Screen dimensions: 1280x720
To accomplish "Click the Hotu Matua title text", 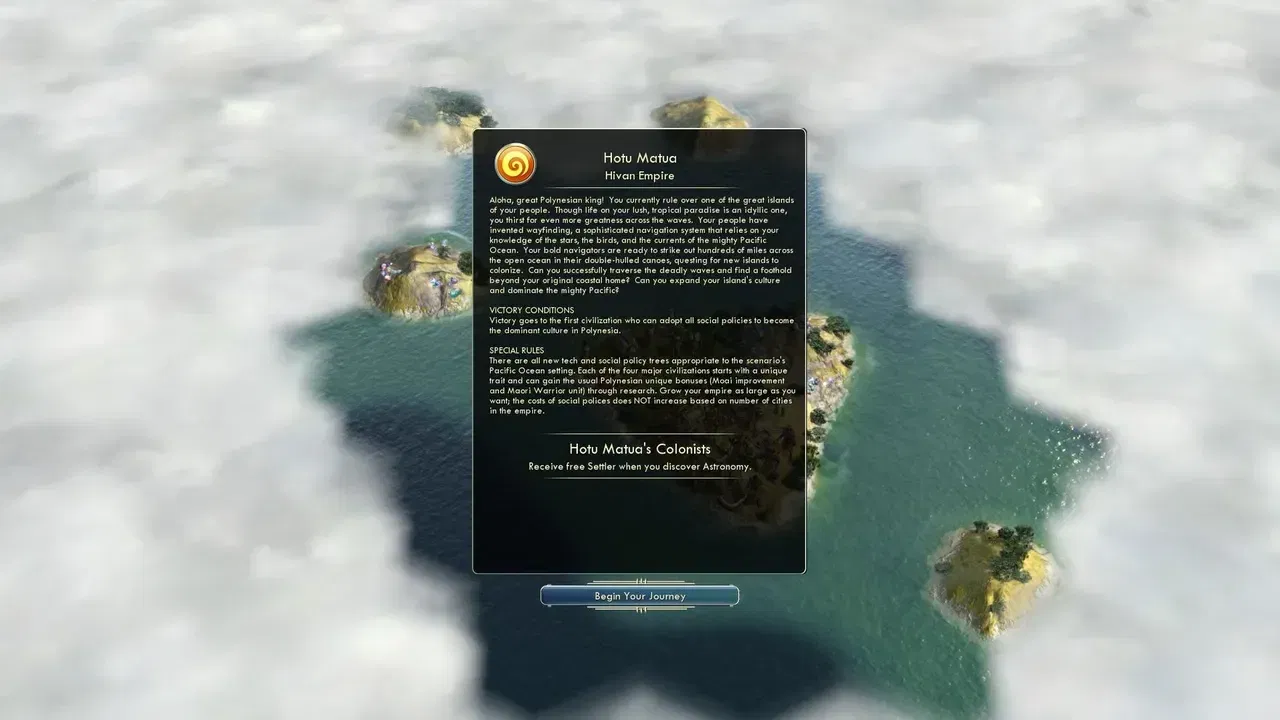I will coord(639,157).
